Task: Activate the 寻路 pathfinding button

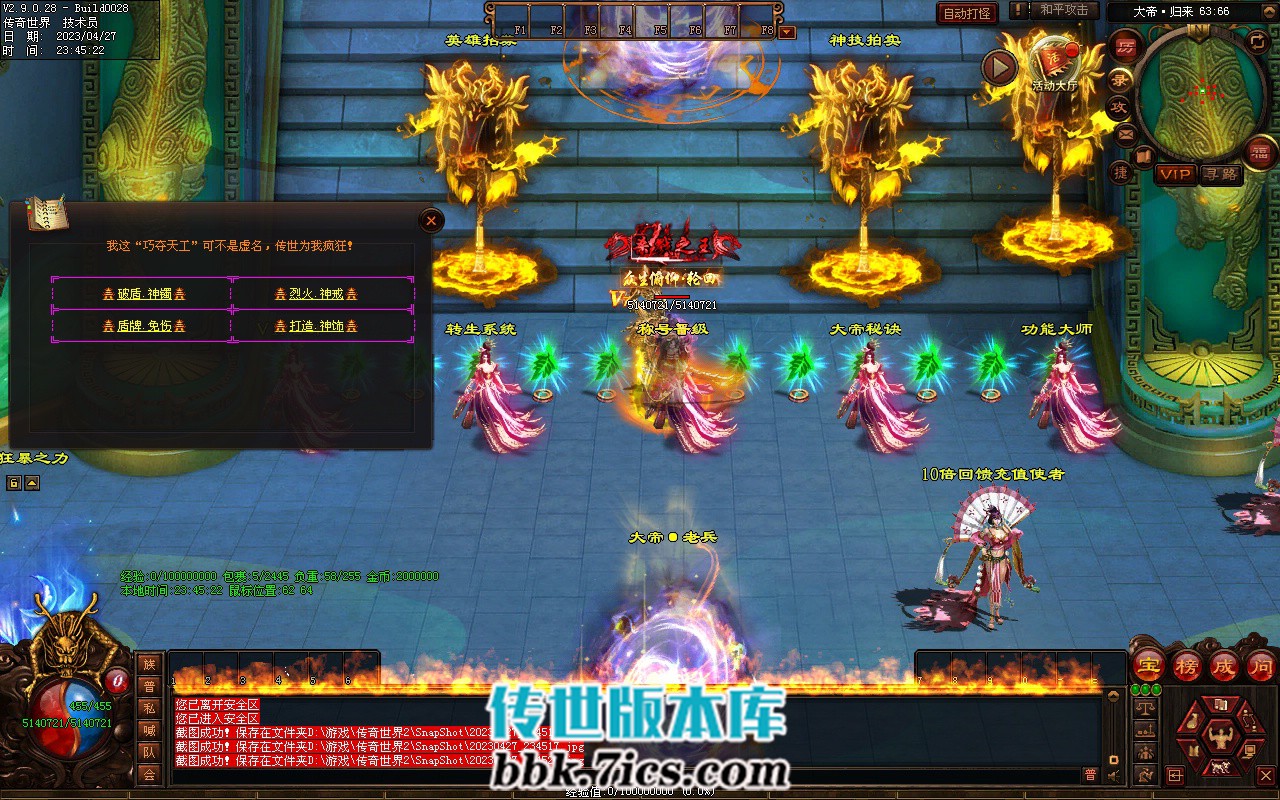Action: click(x=1220, y=174)
